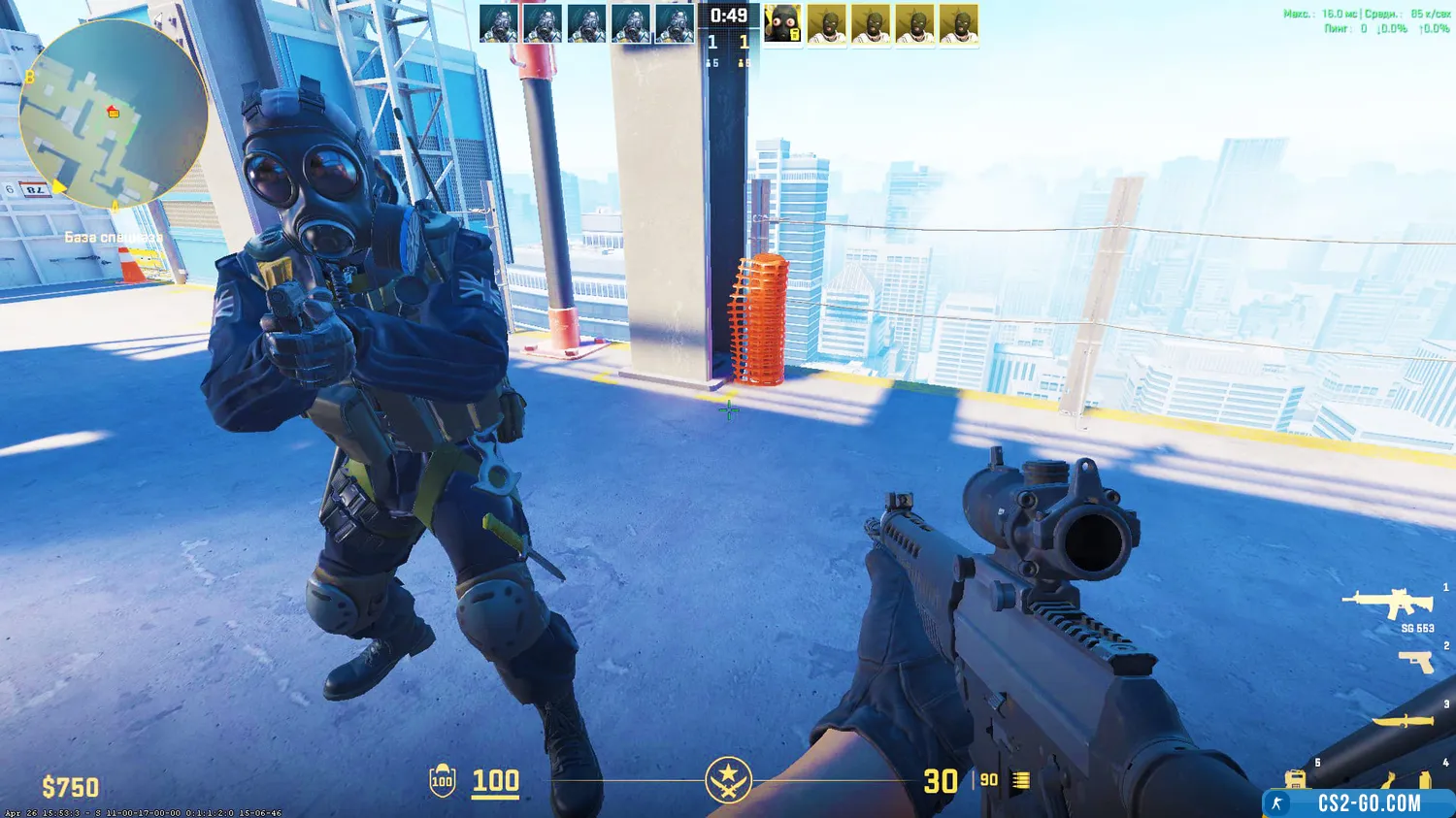Open the circular minimap radar
This screenshot has height=818, width=1456.
(113, 114)
